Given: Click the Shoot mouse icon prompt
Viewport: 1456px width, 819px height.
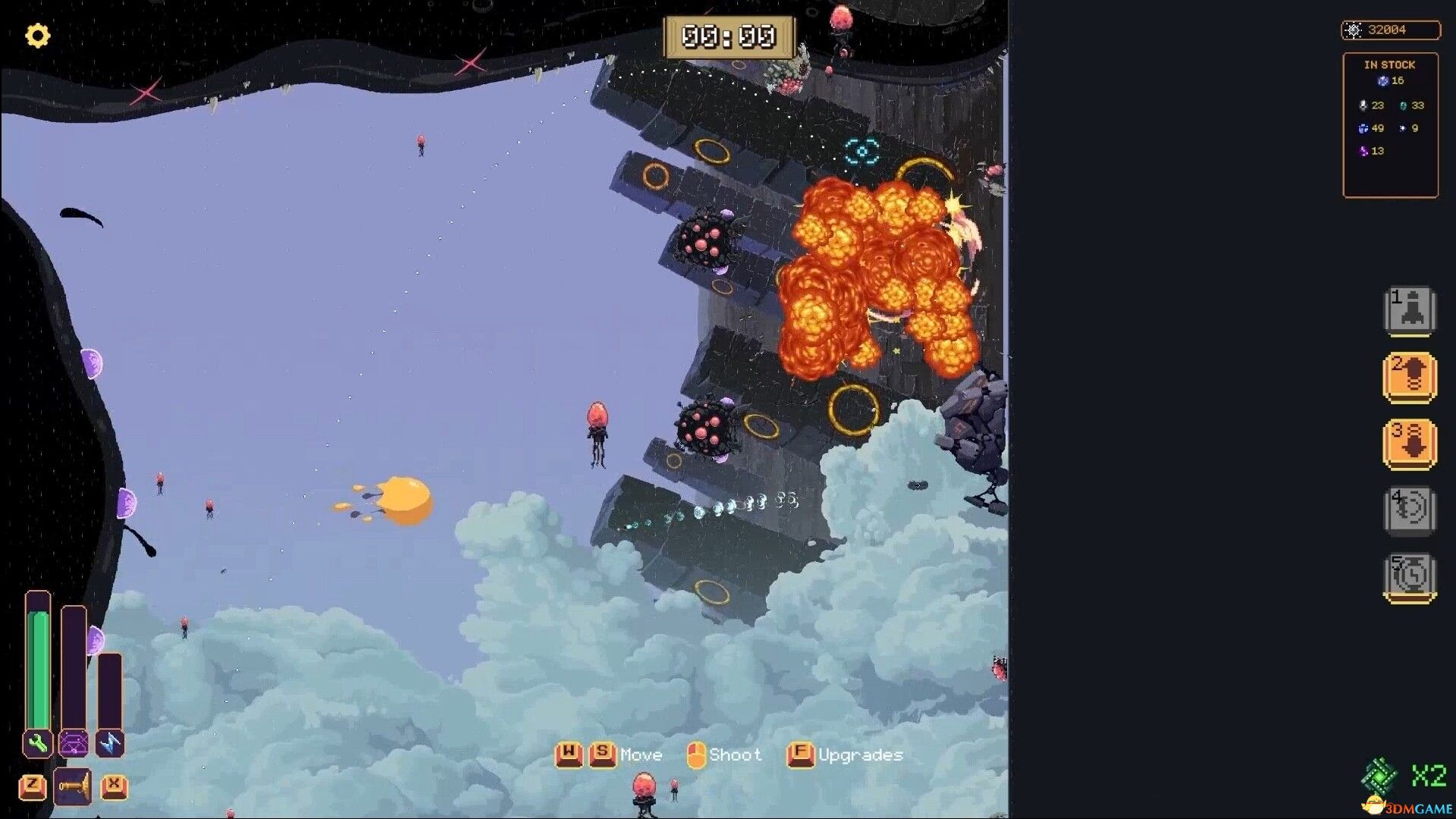Looking at the screenshot, I should (696, 753).
